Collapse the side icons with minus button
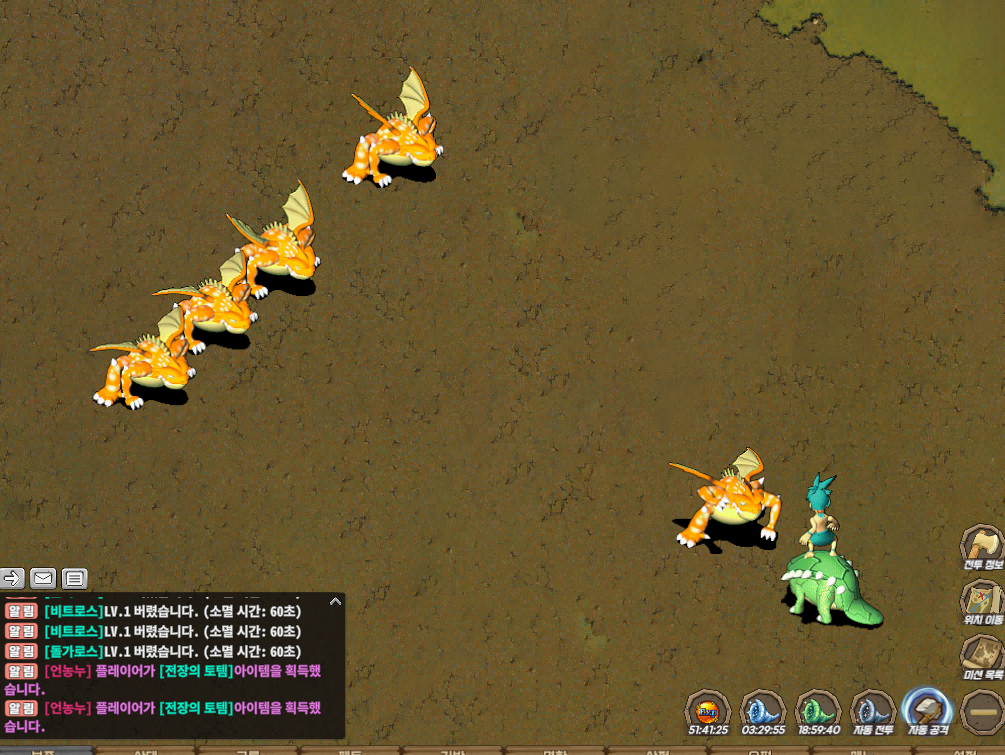The width and height of the screenshot is (1005, 755). [x=981, y=712]
